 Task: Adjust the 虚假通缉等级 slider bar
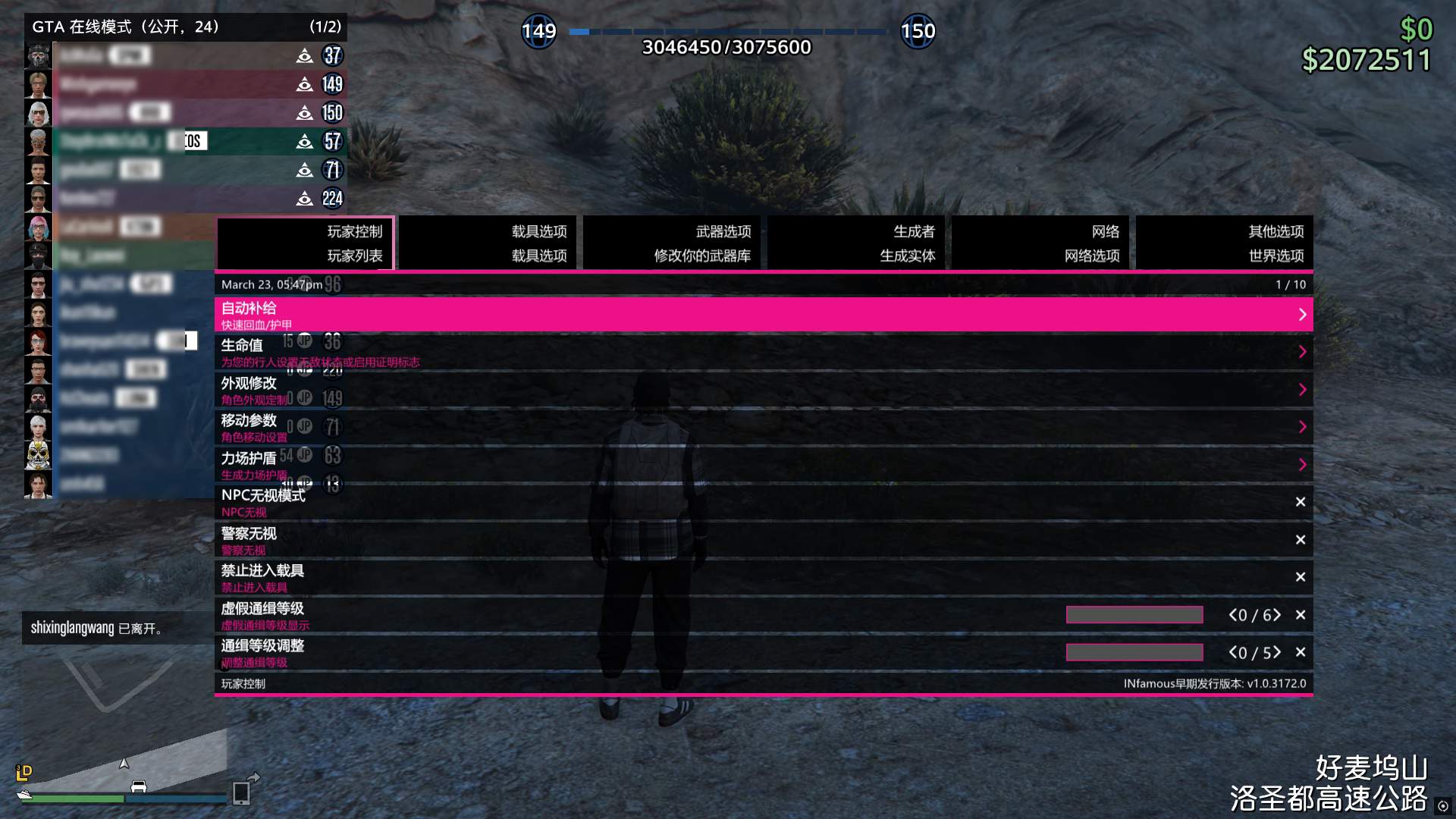[1134, 615]
